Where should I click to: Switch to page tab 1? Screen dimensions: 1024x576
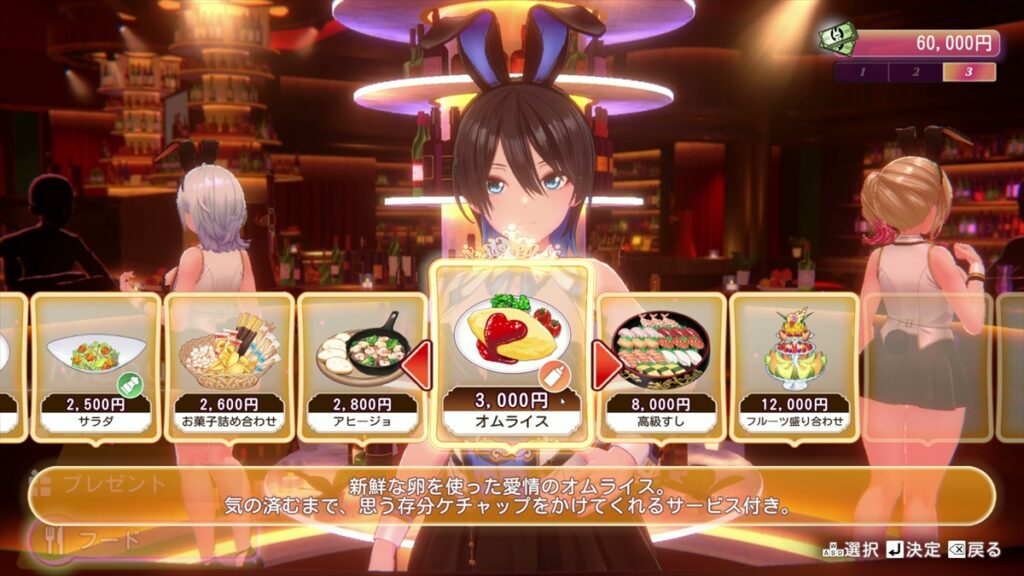pyautogui.click(x=861, y=72)
